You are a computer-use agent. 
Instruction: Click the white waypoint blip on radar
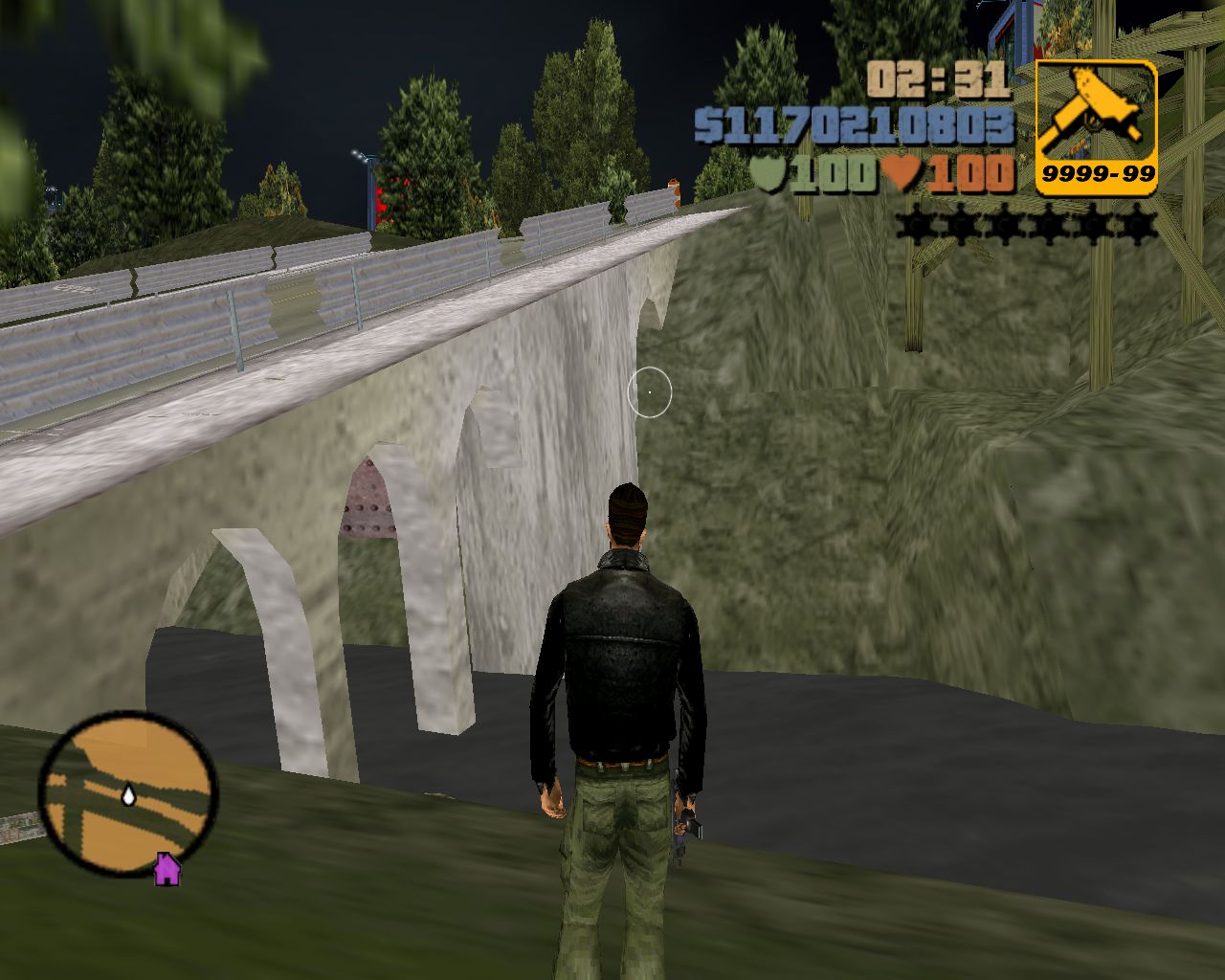coord(127,797)
